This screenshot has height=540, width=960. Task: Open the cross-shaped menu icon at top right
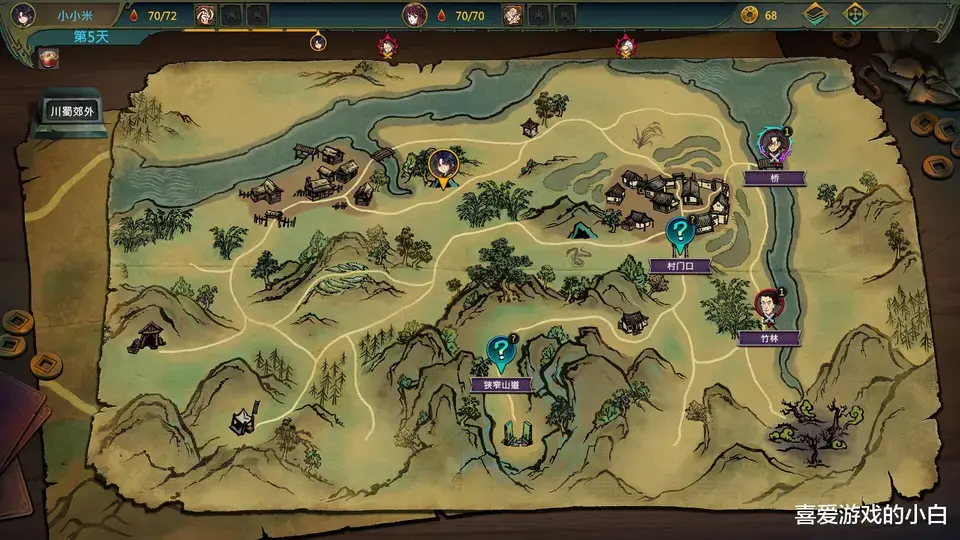tap(855, 15)
